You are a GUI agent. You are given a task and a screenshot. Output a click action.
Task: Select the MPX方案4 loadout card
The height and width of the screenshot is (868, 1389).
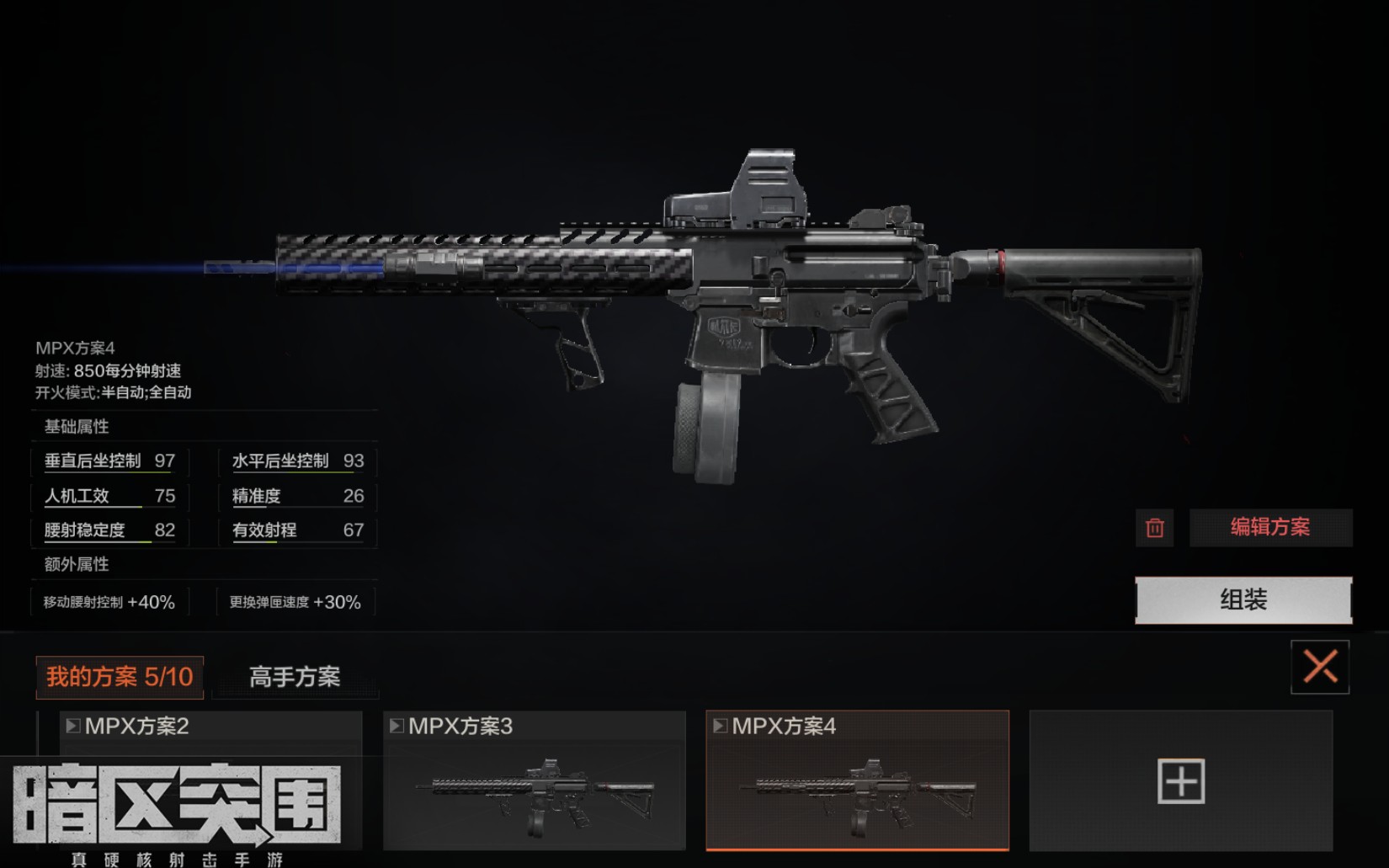click(857, 780)
